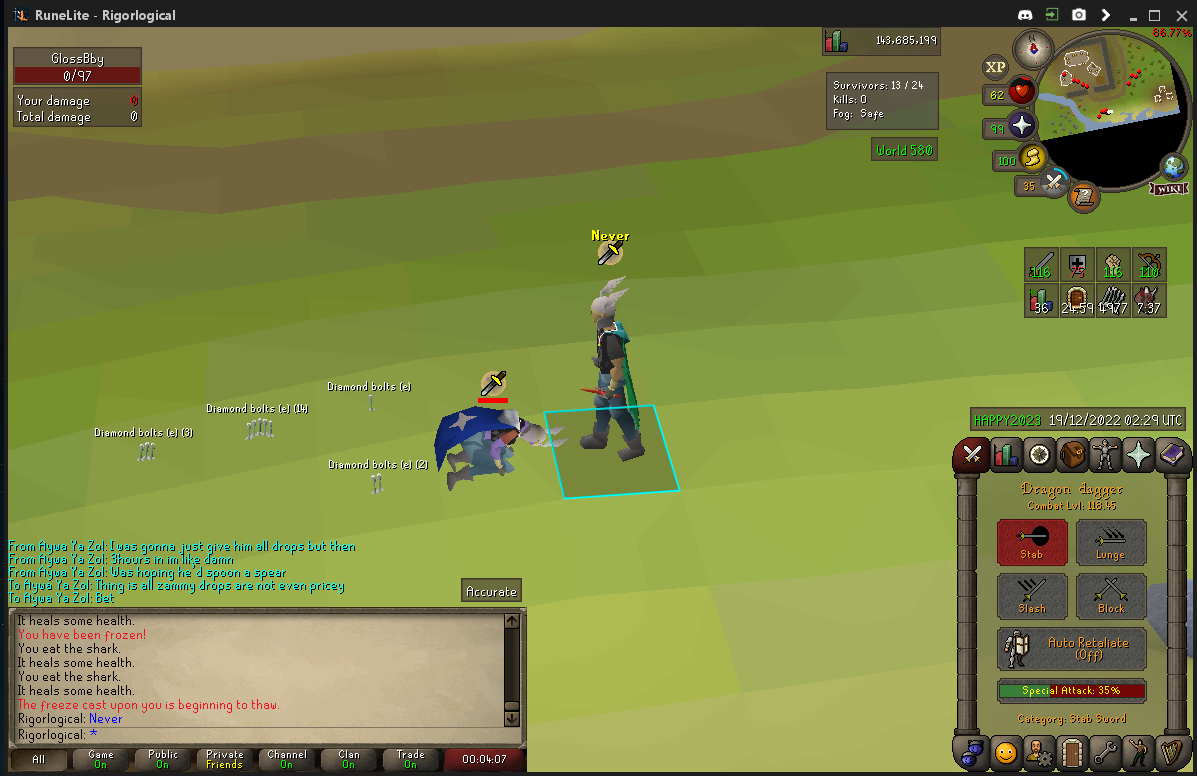Open the prayer star tab
The width and height of the screenshot is (1197, 776).
1139,455
